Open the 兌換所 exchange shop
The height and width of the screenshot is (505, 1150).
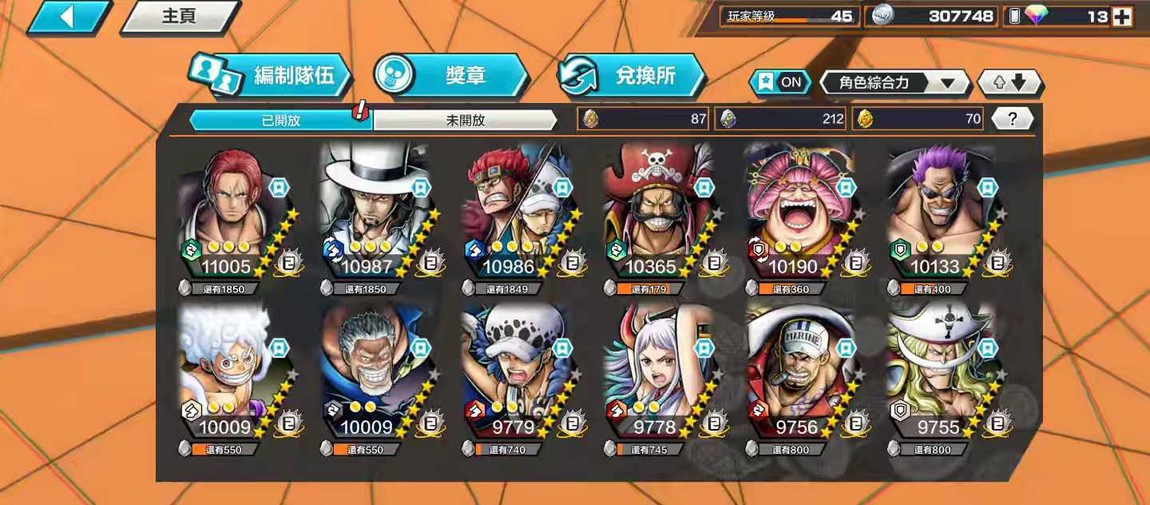click(632, 76)
